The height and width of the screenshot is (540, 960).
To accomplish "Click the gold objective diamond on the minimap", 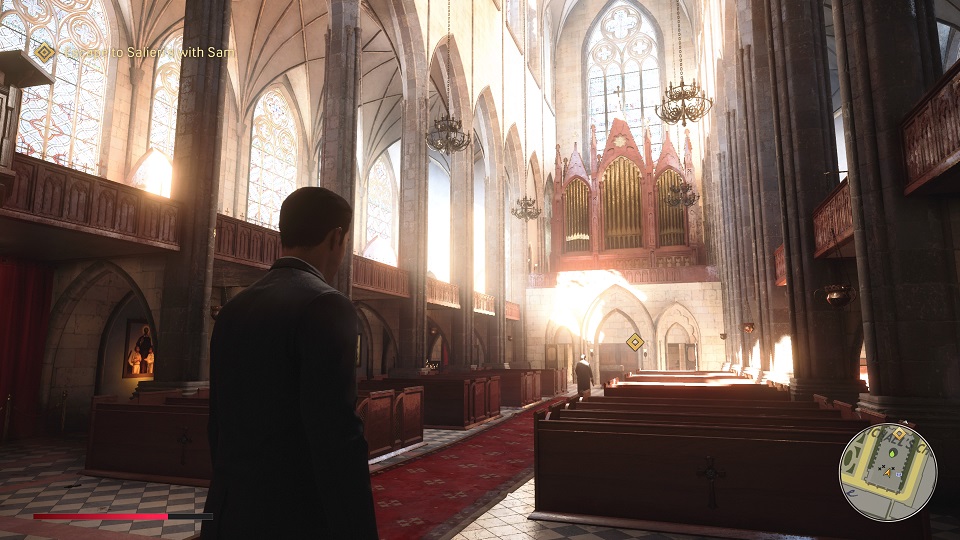I will [897, 434].
